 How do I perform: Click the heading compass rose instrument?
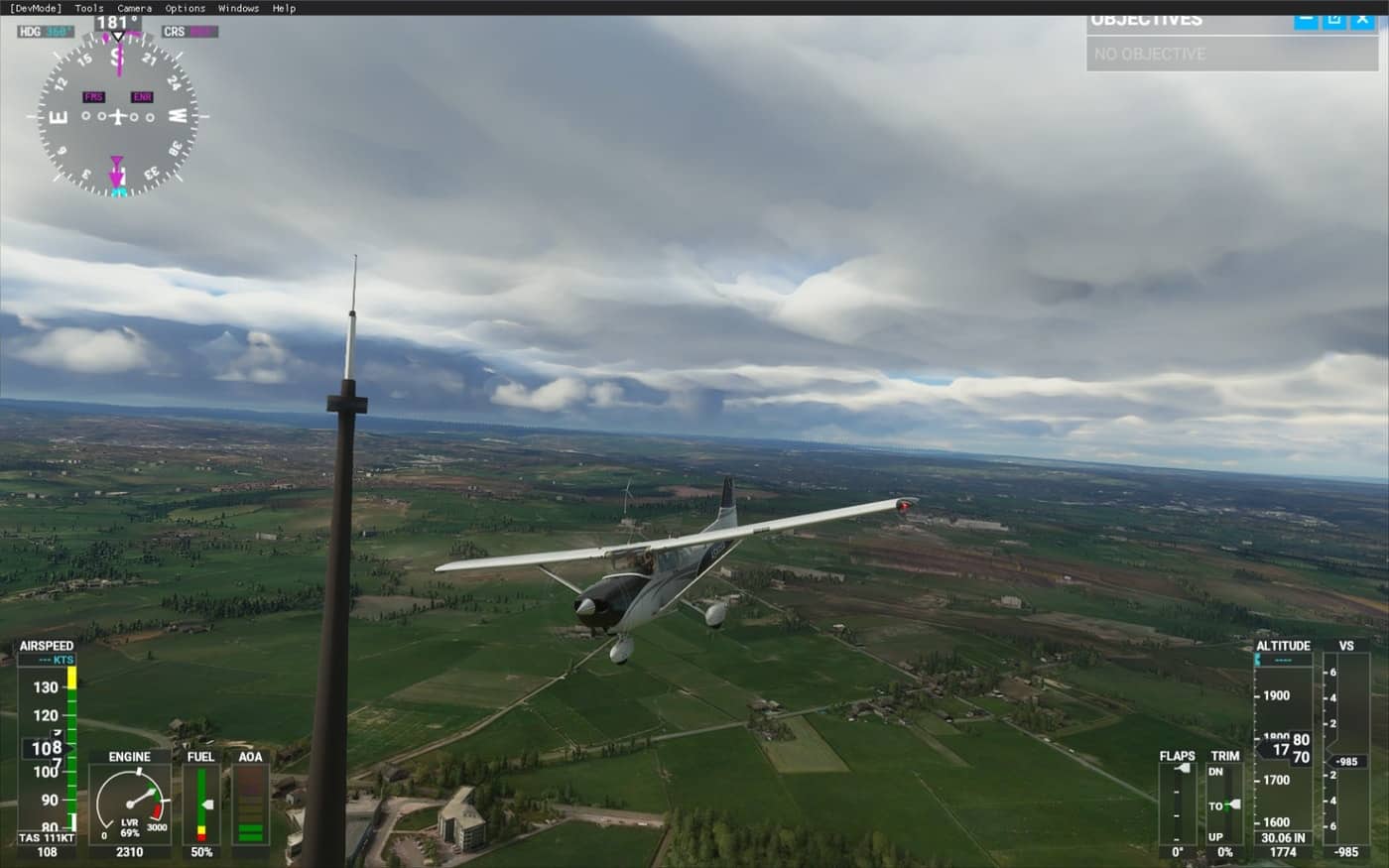coord(118,117)
